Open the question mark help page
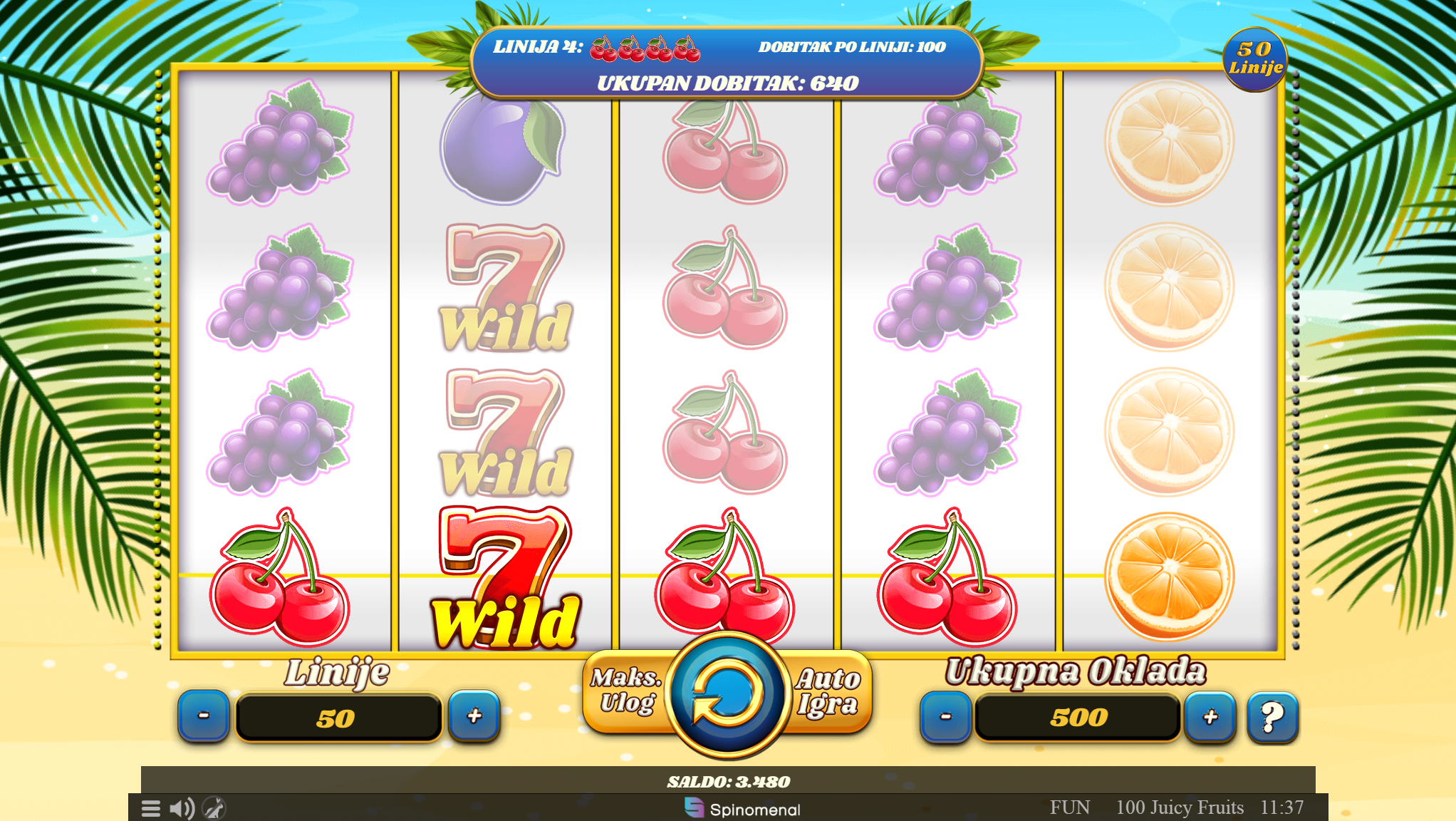 (x=1272, y=717)
